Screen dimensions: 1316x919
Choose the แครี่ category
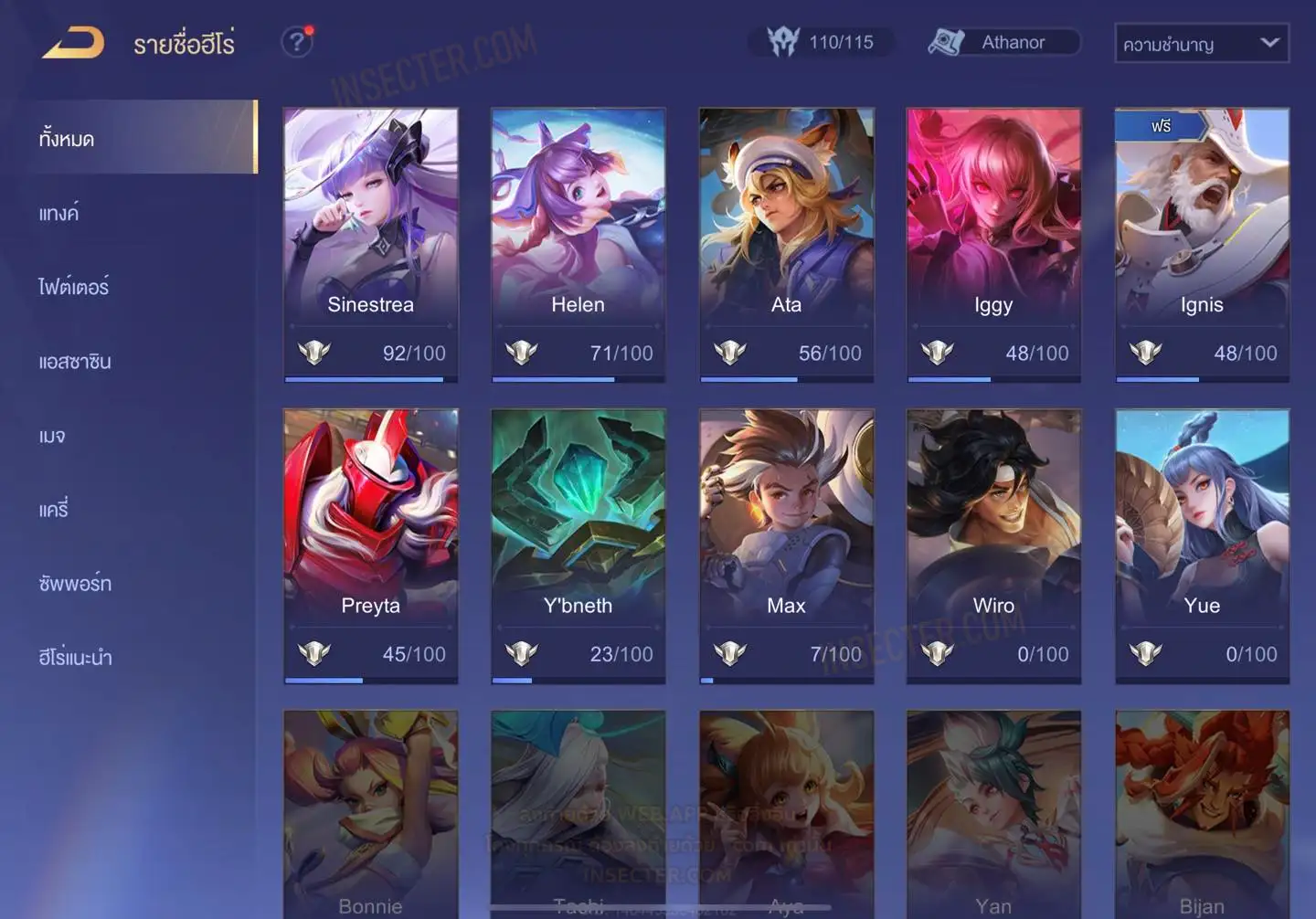tap(54, 510)
